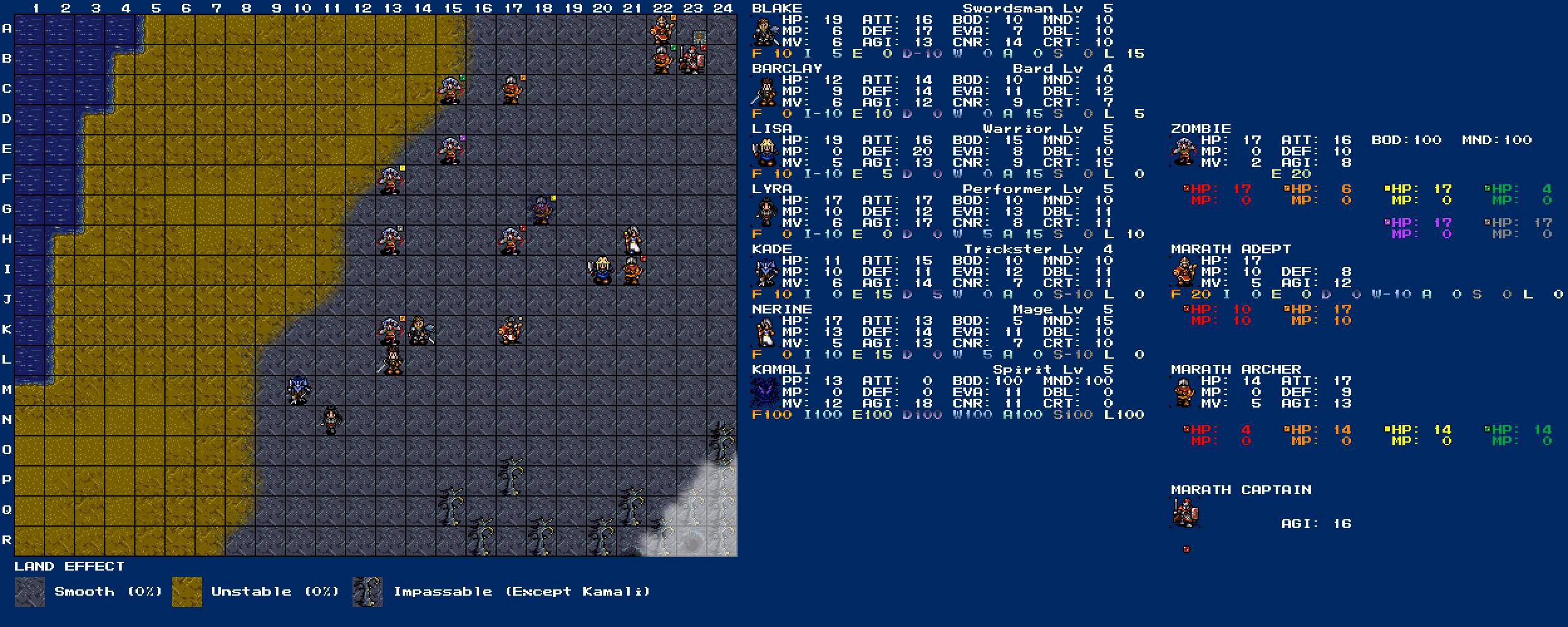Pick Kade the Trickster's portrait
This screenshot has height=627, width=1568.
pos(765,272)
